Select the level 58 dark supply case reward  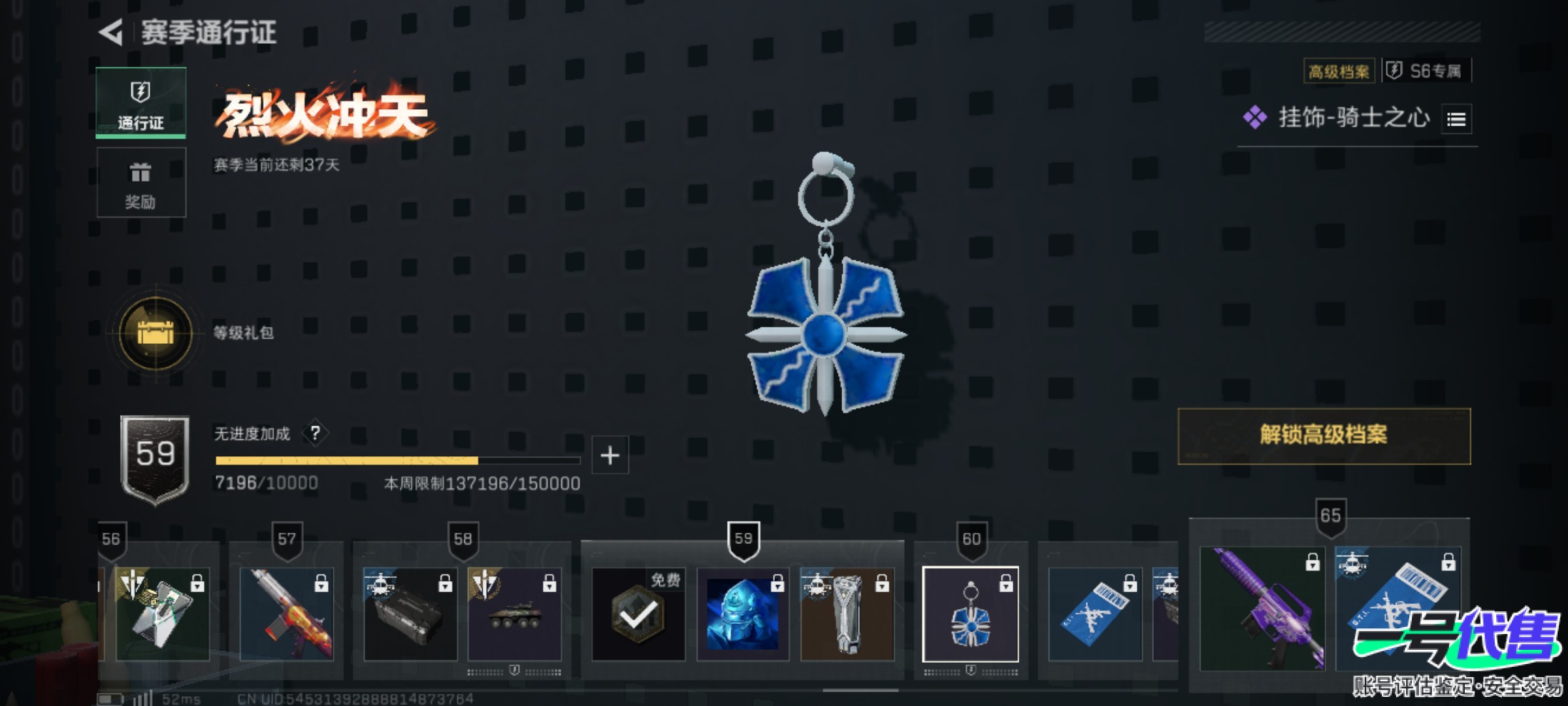tap(410, 614)
